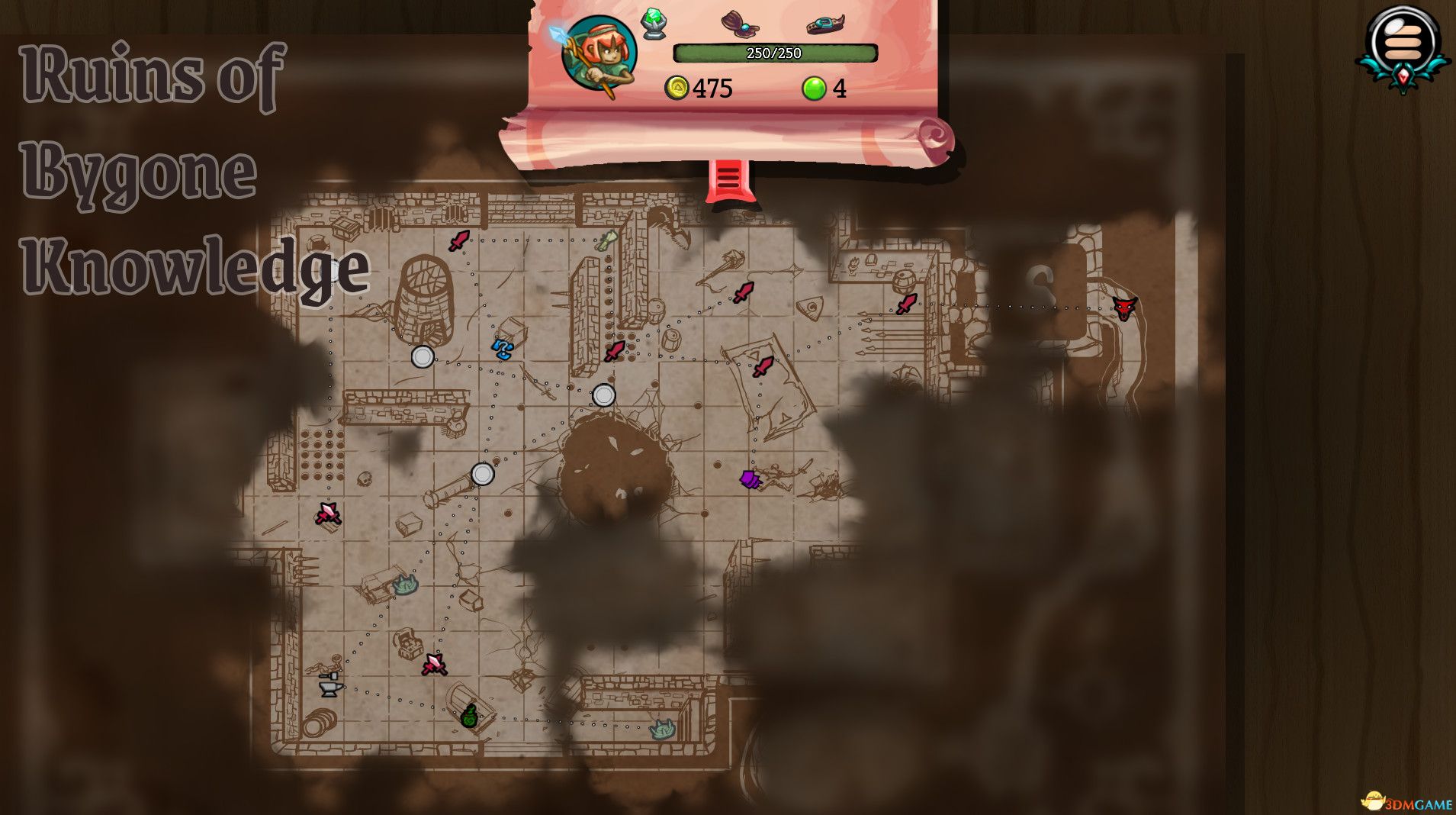
Task: Select the red sword enemy marker near the well
Action: 460,242
